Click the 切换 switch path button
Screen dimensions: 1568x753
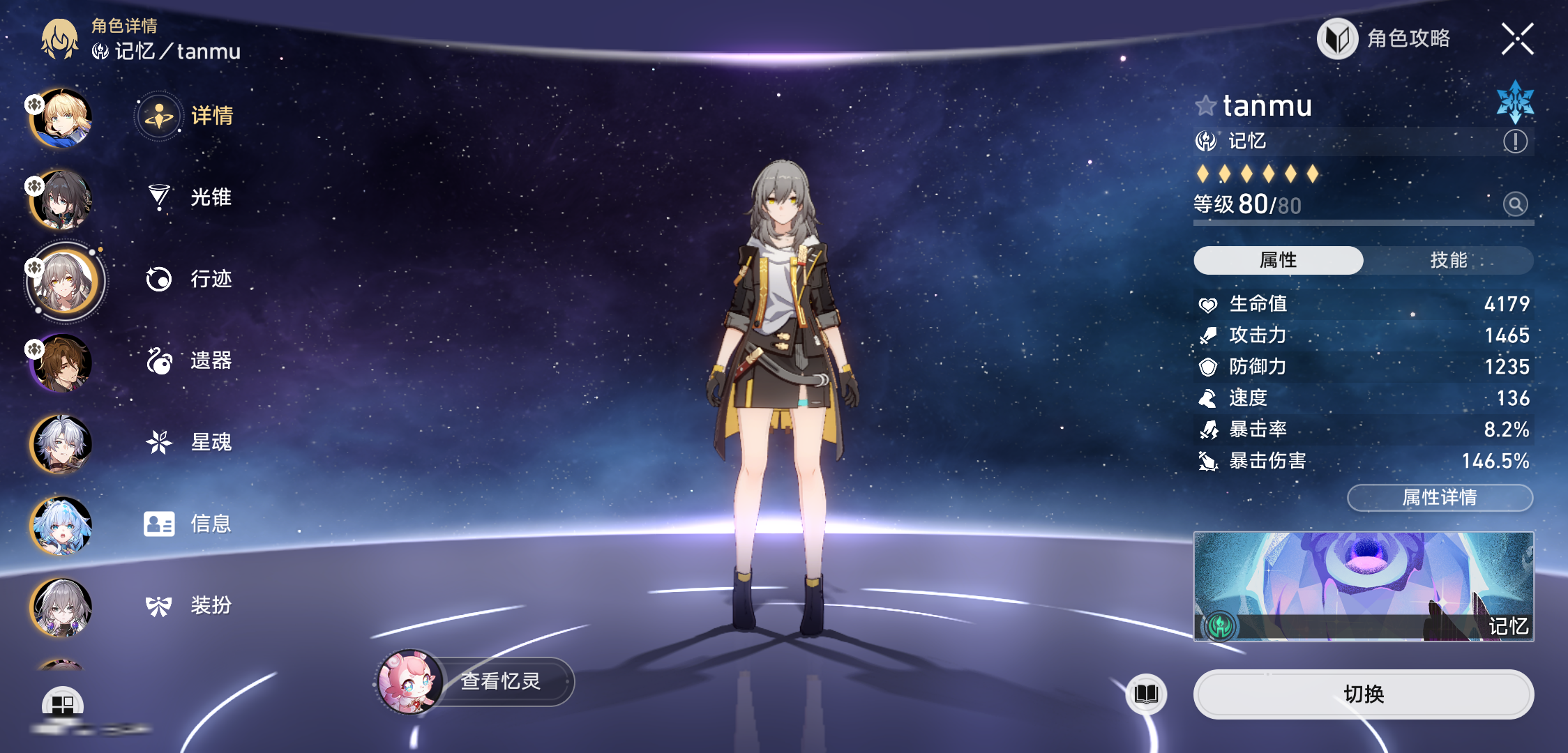click(x=1363, y=694)
